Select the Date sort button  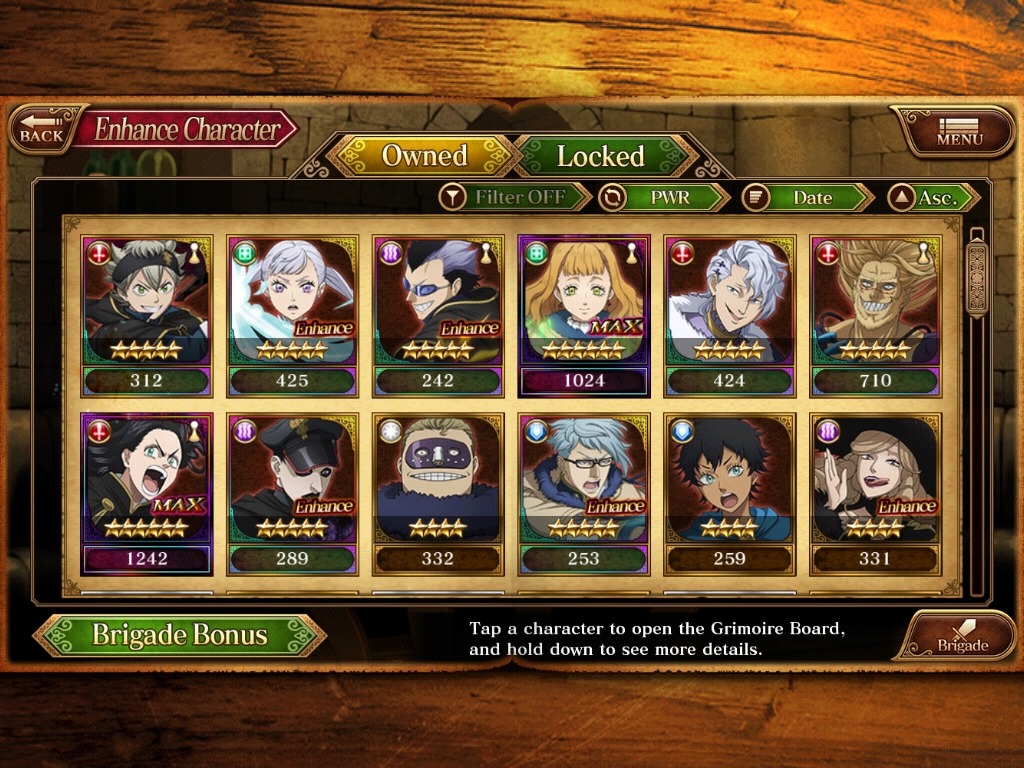(x=808, y=197)
